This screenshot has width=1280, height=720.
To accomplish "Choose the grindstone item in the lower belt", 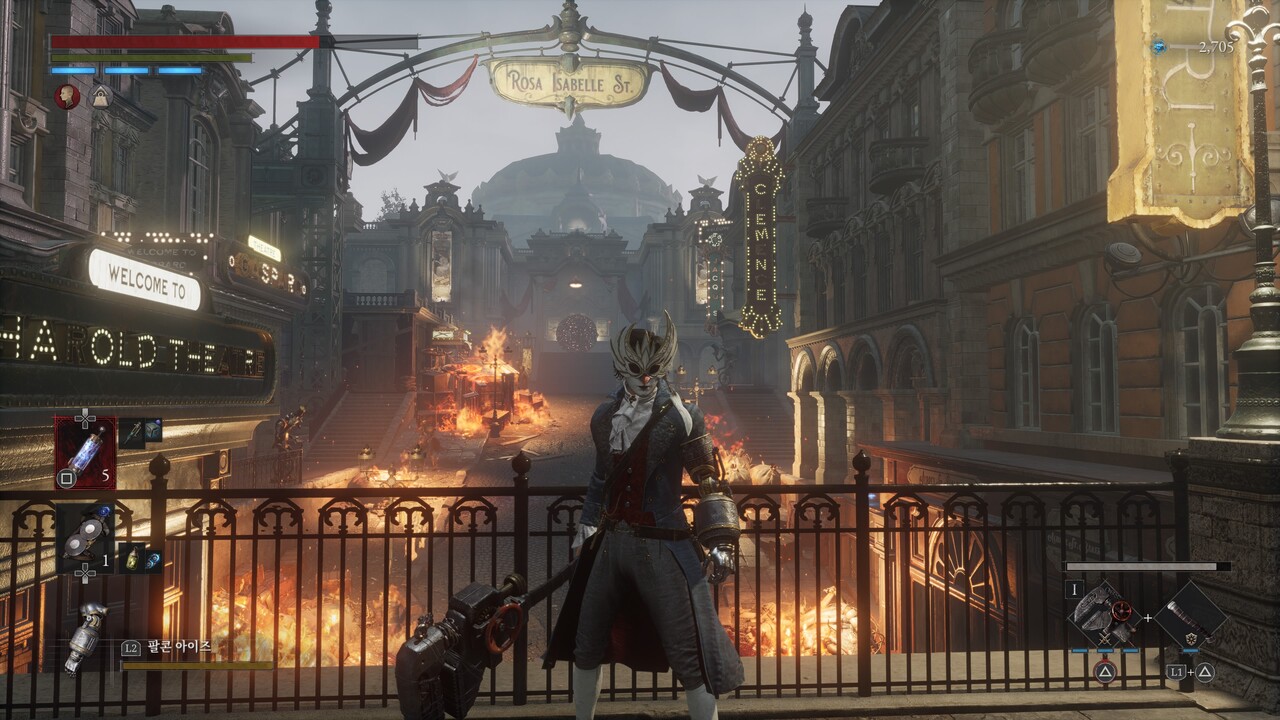I will point(85,539).
